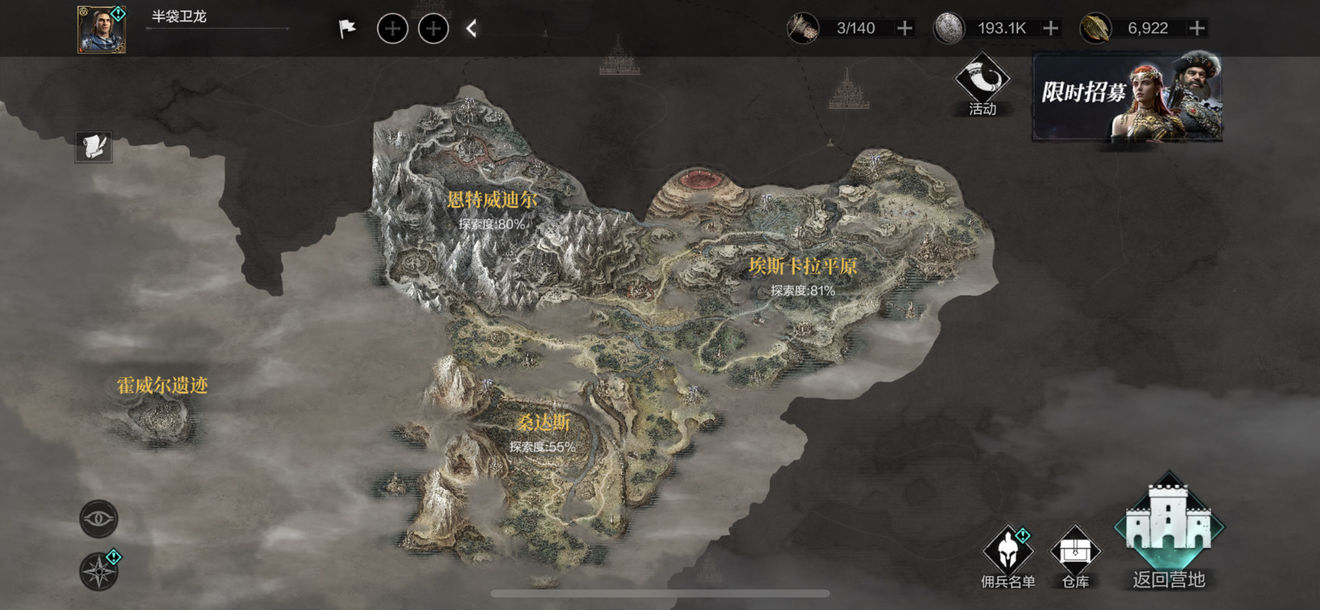1320x610 pixels.
Task: Select the 埃斯卡拉平原 region on the map
Action: click(803, 267)
